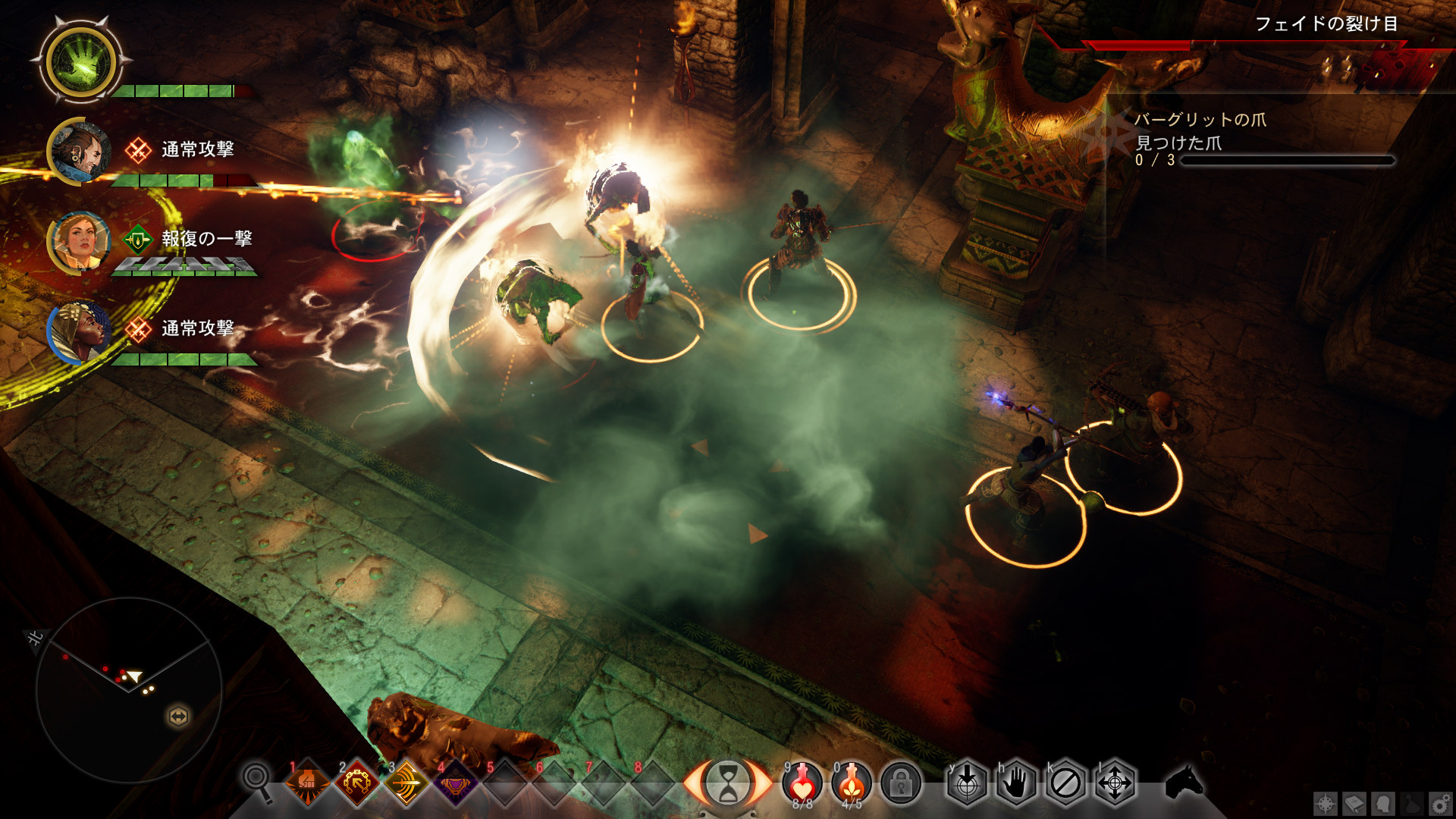This screenshot has height=819, width=1456.
Task: Order the party to hold position
Action: point(1016,783)
